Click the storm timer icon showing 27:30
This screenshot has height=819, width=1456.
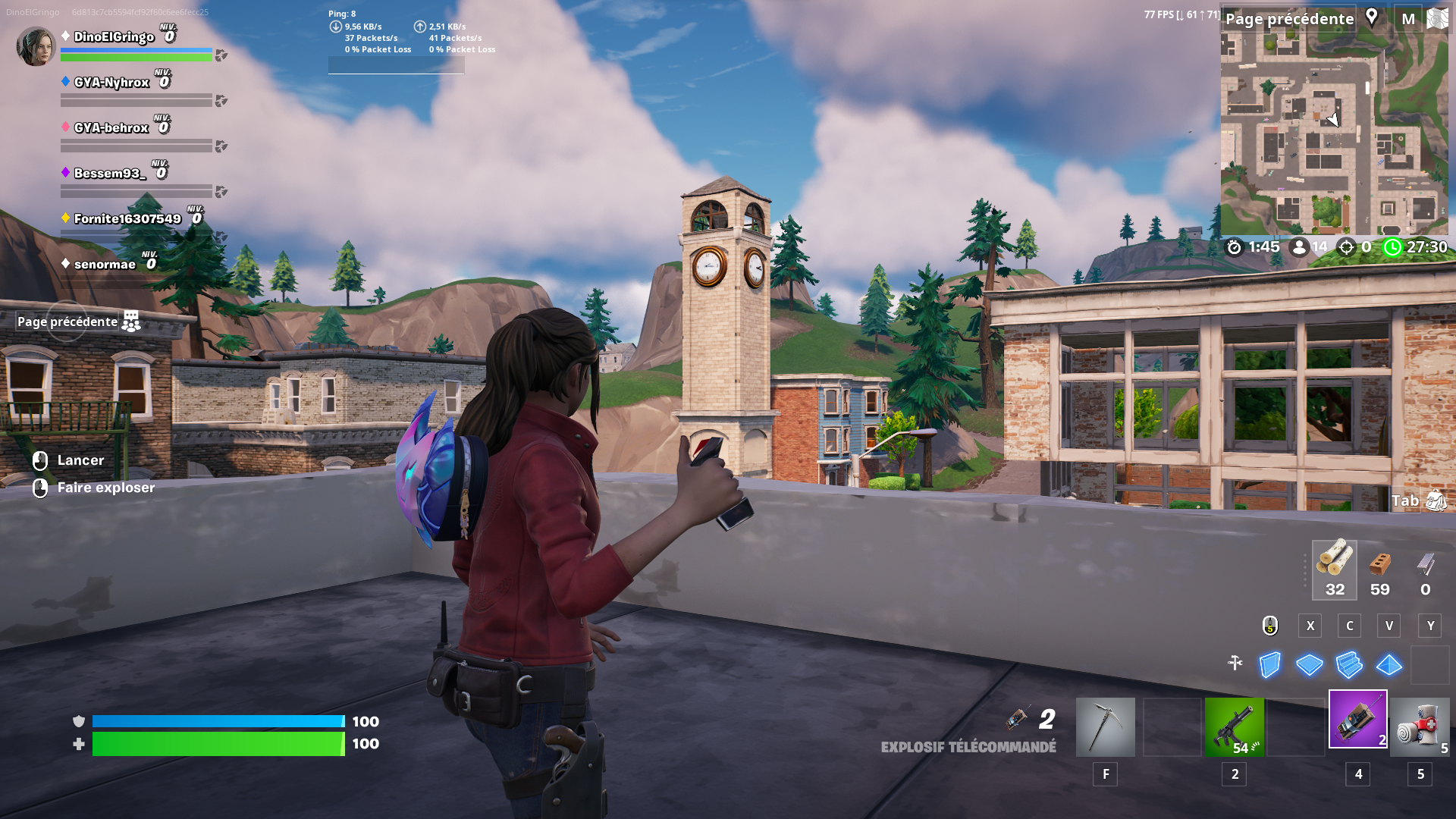click(1395, 247)
